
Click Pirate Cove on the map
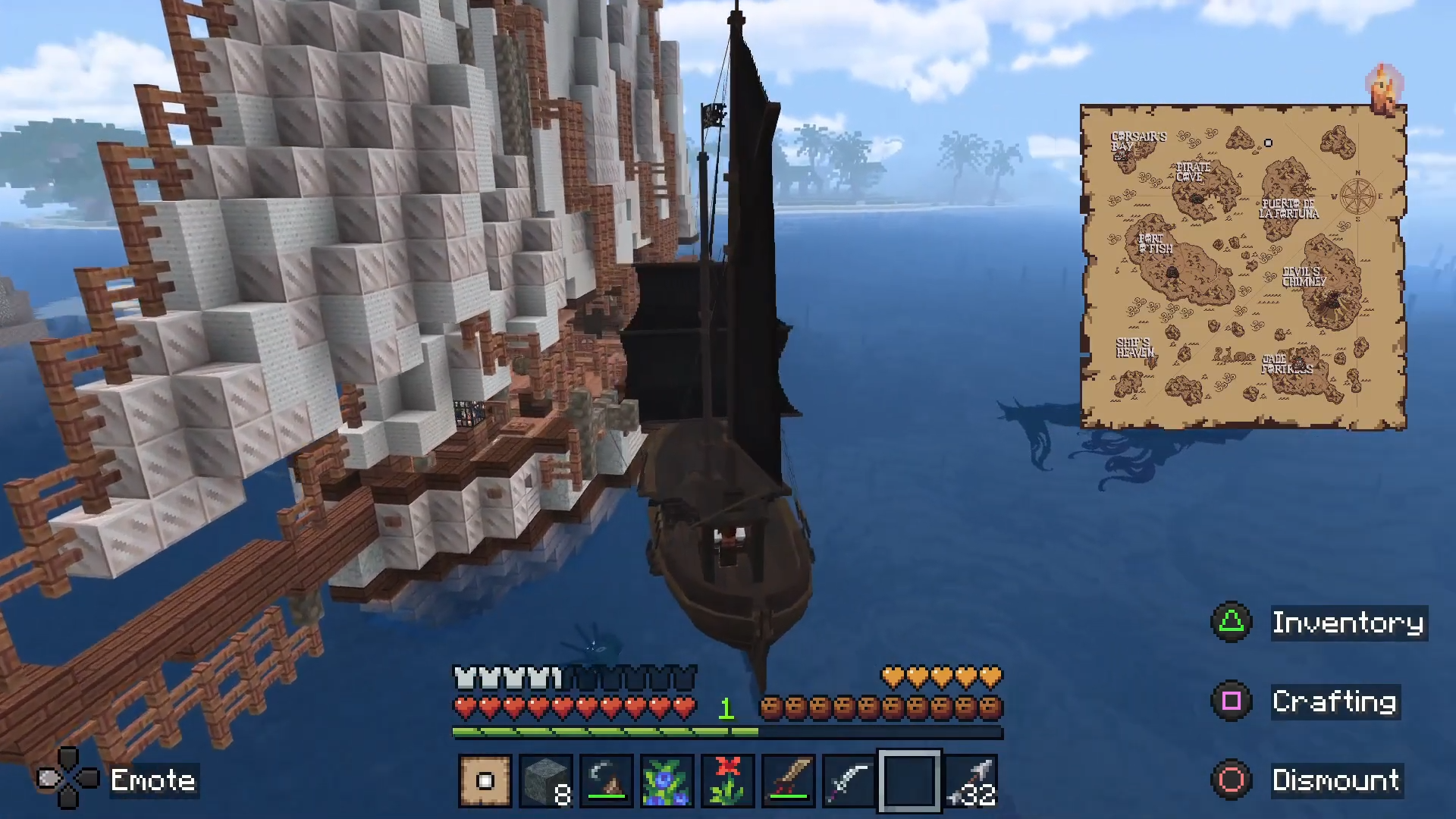point(1193,172)
